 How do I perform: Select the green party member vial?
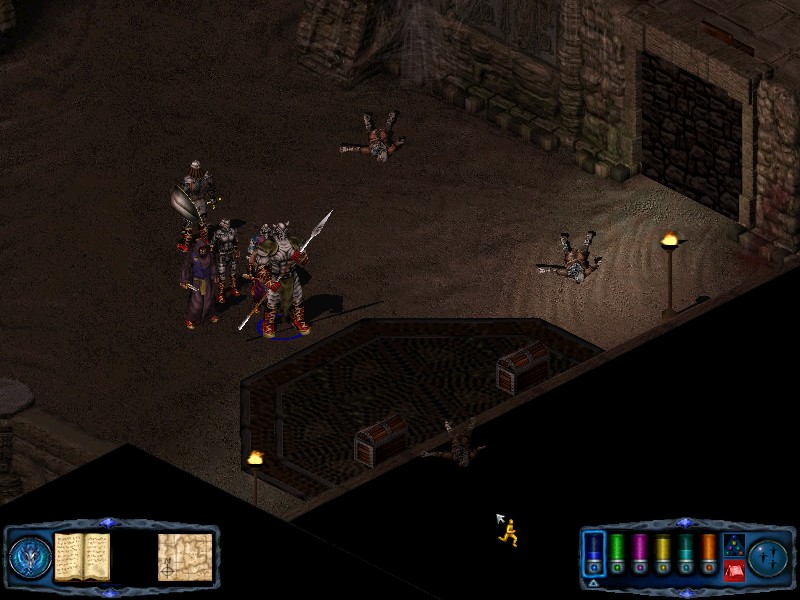pyautogui.click(x=617, y=551)
